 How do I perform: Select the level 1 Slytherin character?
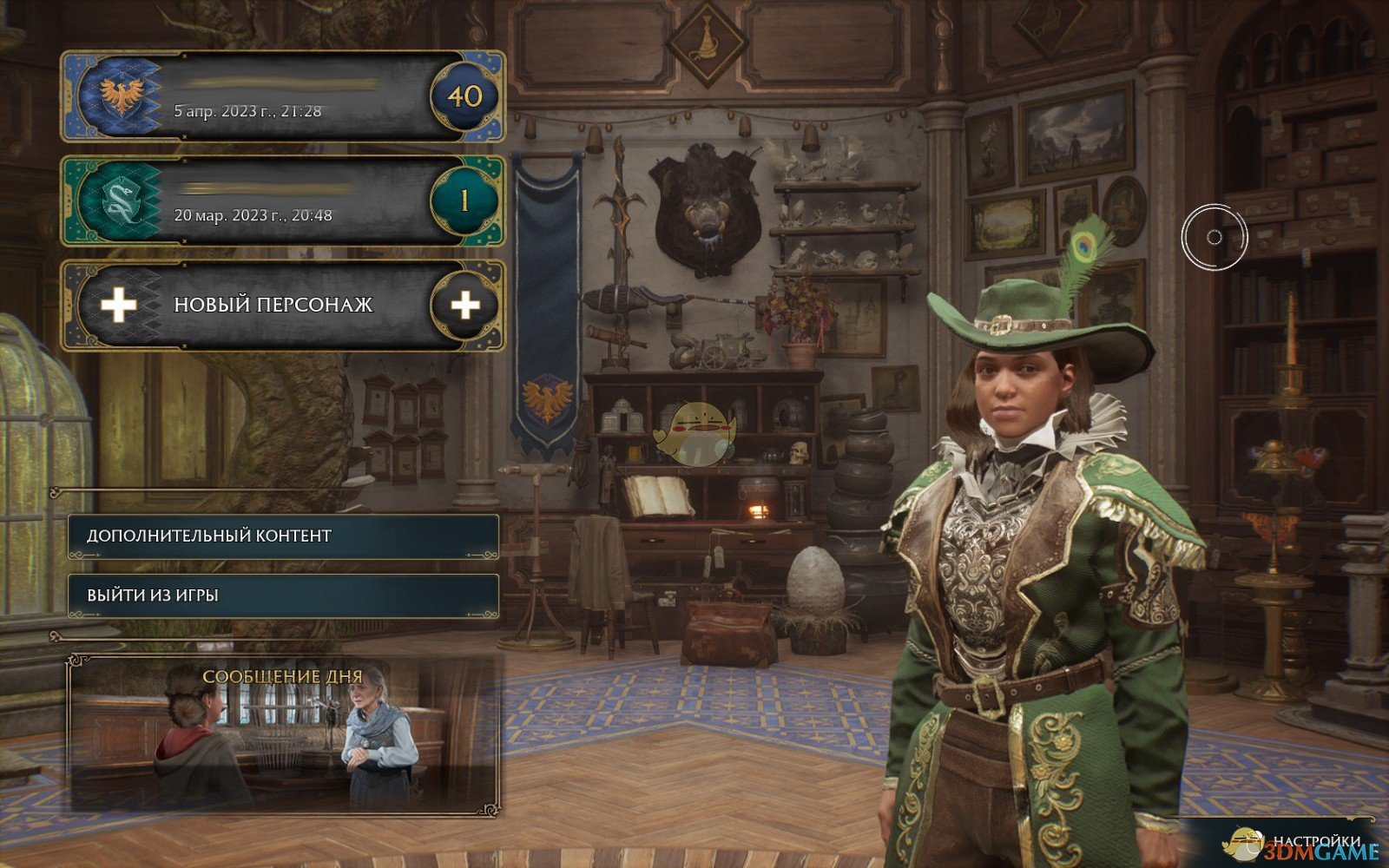282,201
